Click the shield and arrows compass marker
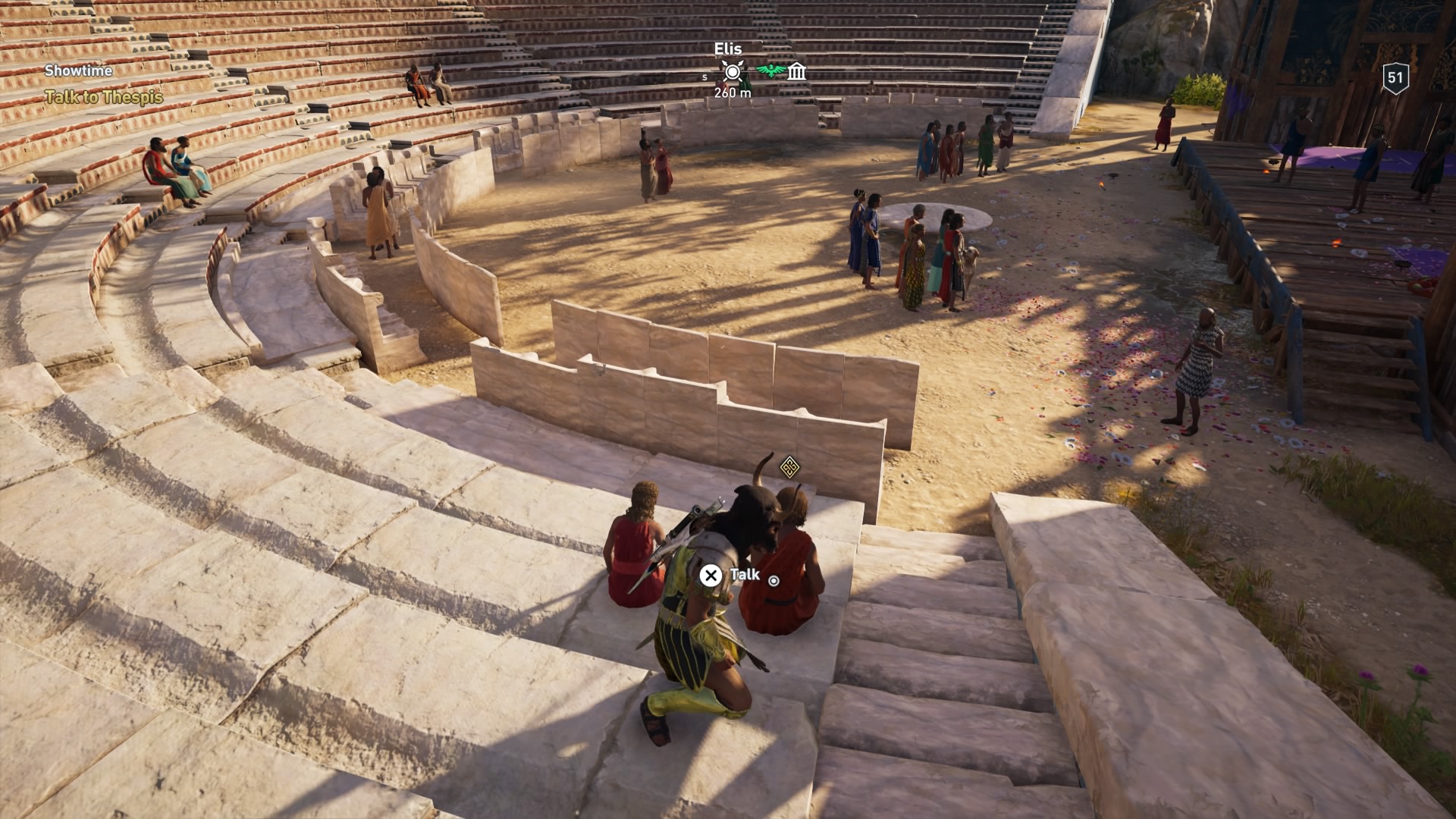This screenshot has height=819, width=1456. point(732,72)
